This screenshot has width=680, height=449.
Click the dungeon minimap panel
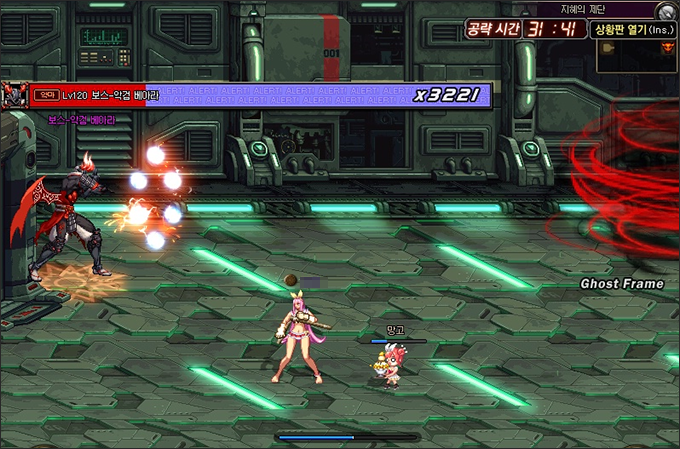coord(637,56)
